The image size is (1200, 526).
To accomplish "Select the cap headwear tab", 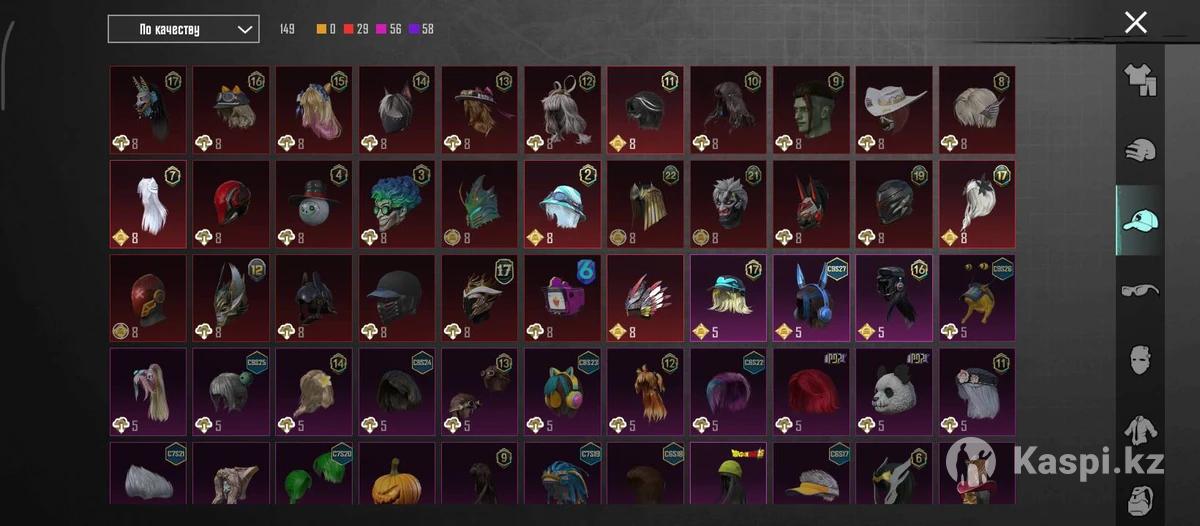I will coord(1140,220).
